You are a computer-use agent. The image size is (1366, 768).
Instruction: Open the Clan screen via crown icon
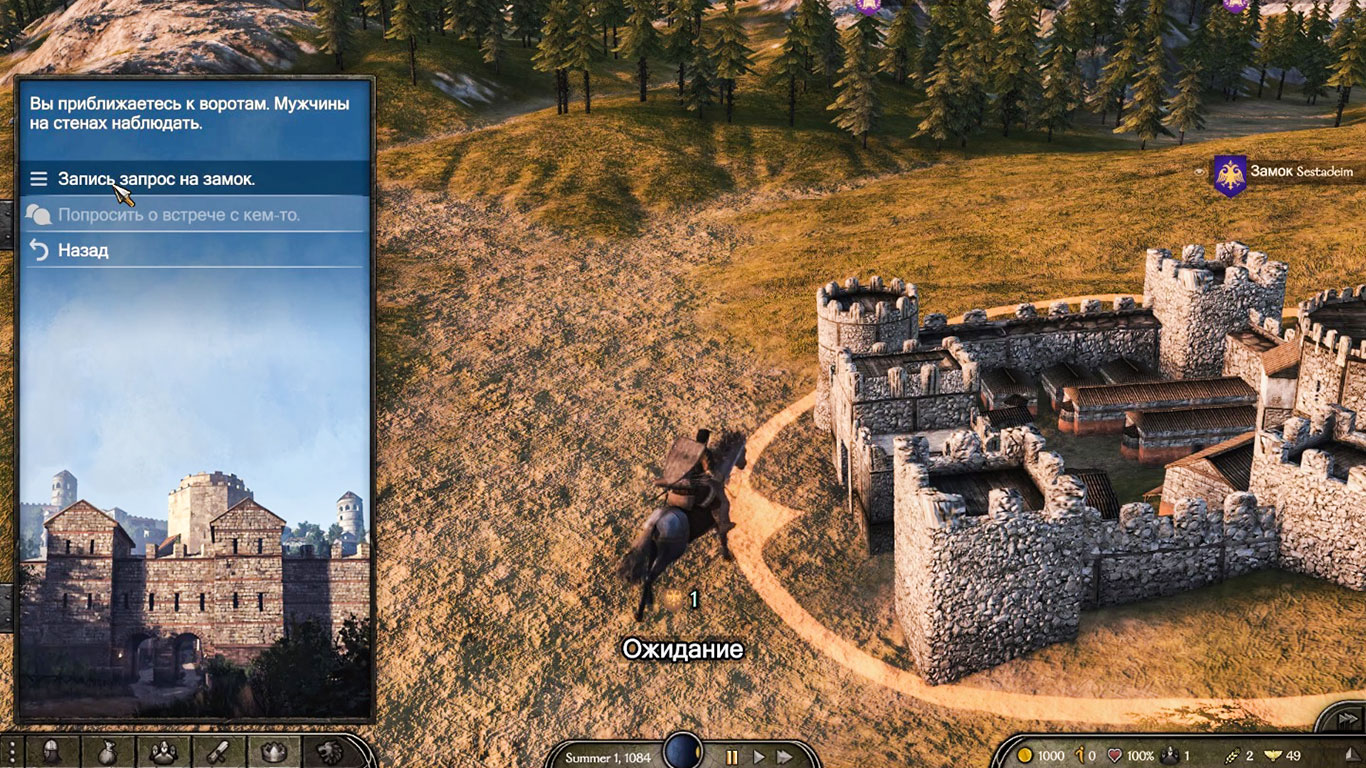(274, 752)
